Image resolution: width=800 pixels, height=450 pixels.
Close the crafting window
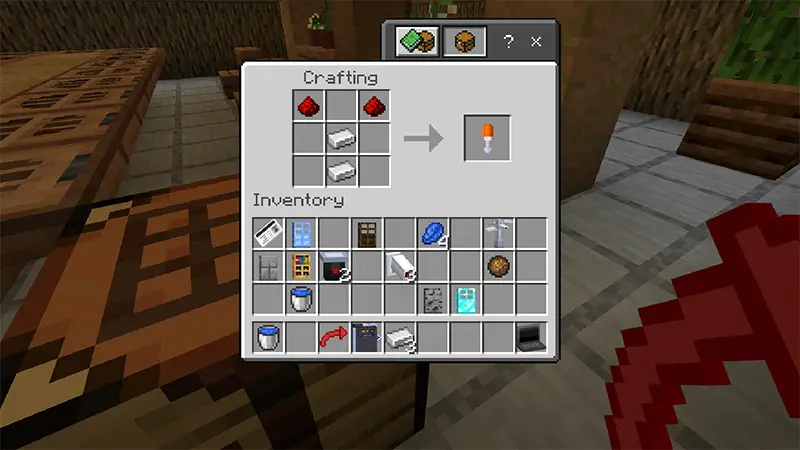536,42
